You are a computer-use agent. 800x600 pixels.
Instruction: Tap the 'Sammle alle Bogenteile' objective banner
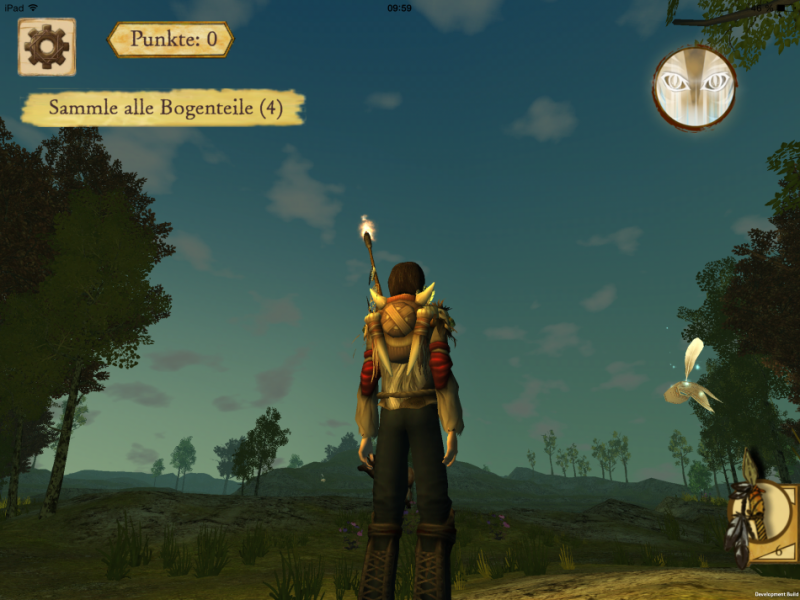point(163,108)
